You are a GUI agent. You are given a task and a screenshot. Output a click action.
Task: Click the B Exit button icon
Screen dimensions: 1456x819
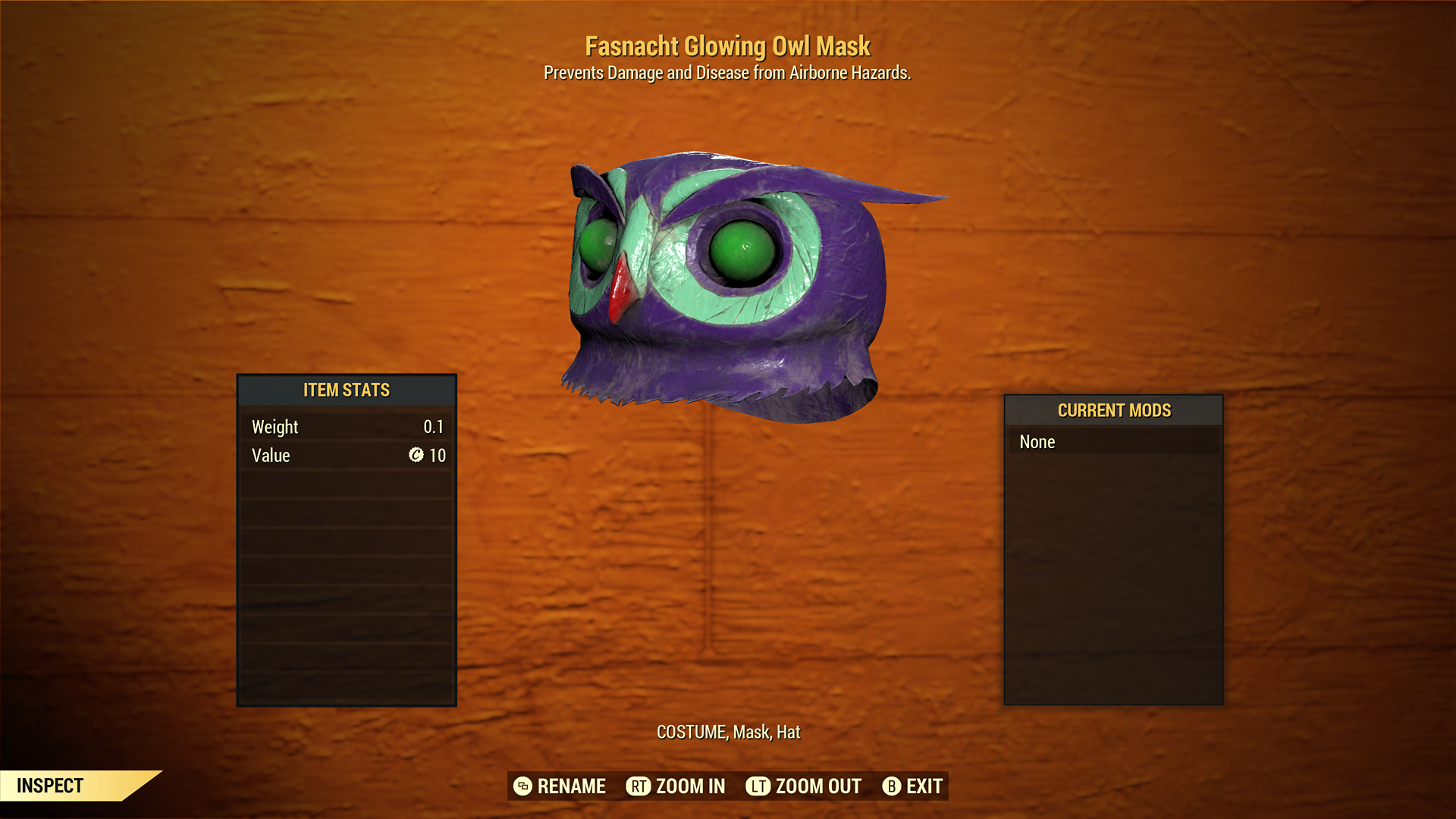[x=892, y=786]
